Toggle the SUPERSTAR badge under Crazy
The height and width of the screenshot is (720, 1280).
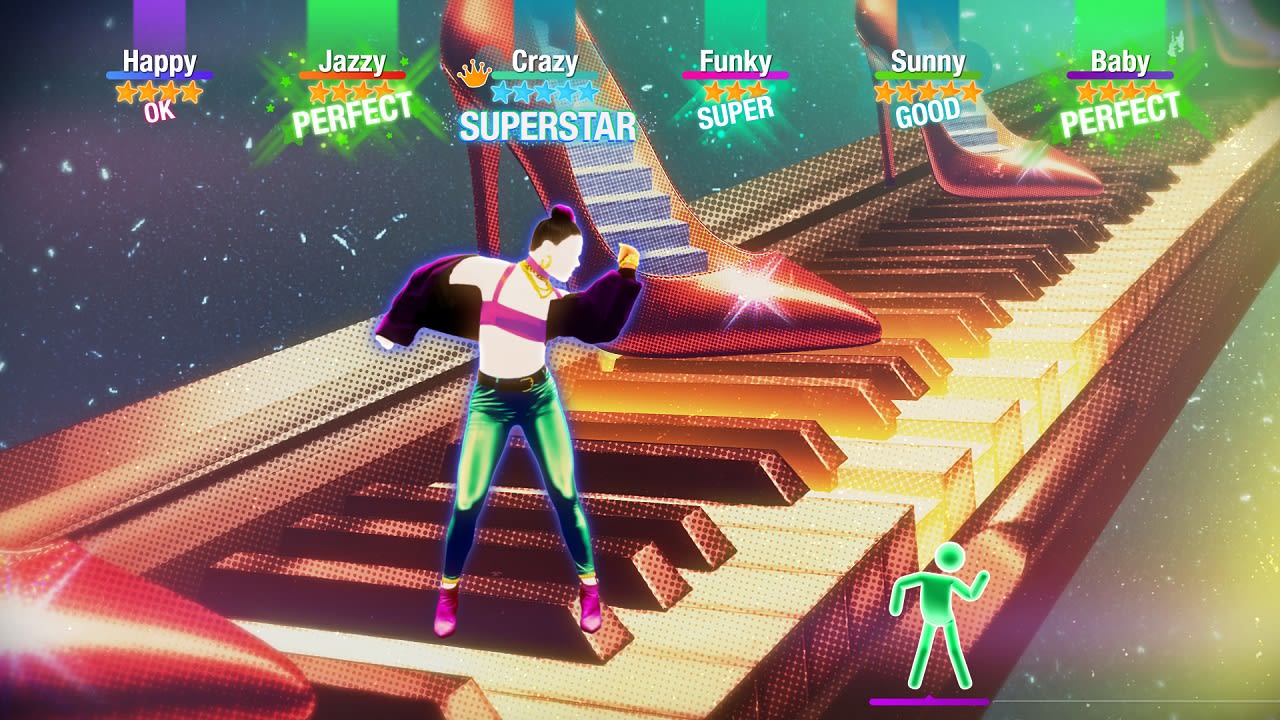[x=545, y=126]
